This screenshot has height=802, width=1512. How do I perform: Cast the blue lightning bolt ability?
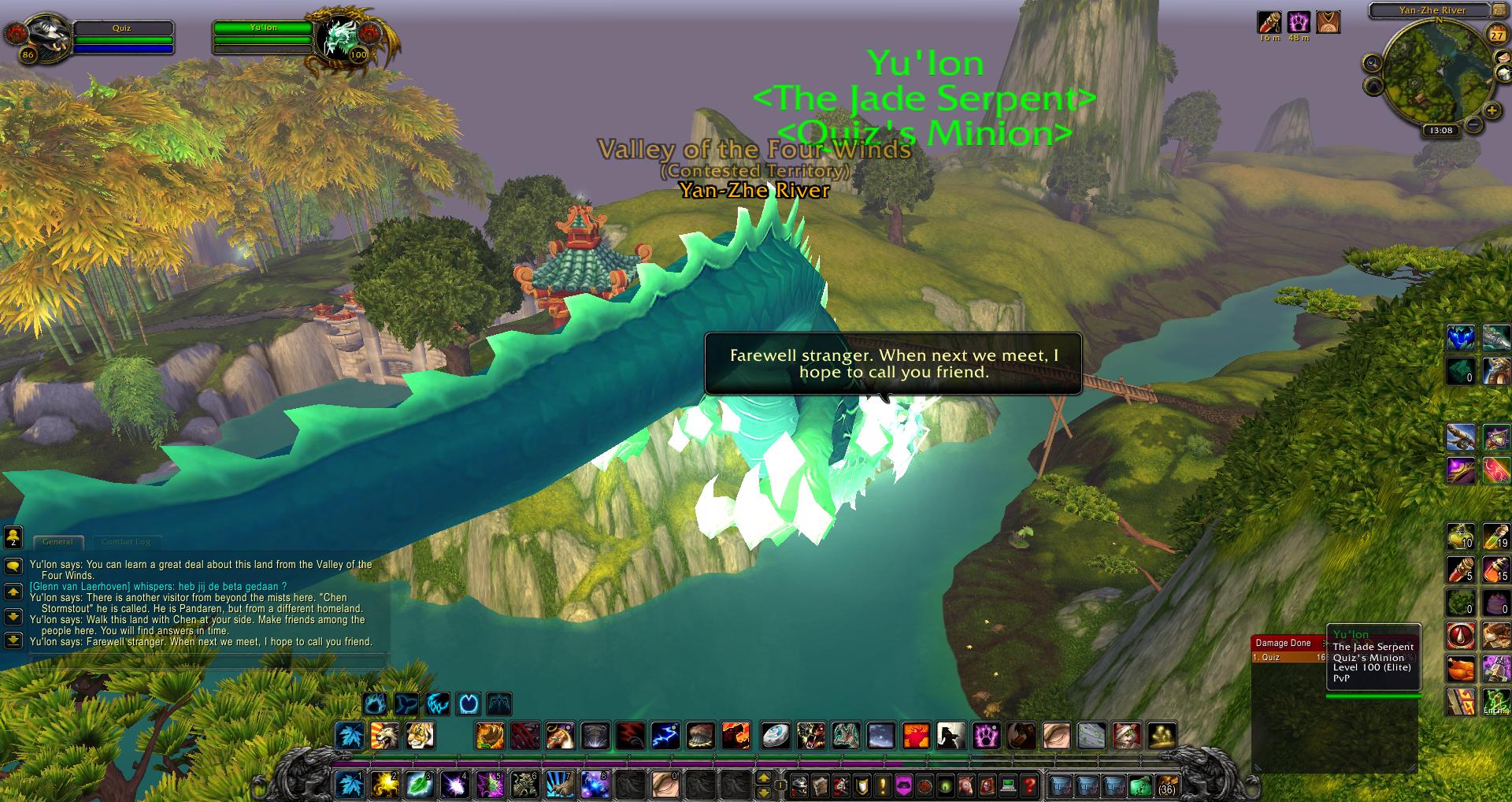tap(665, 736)
